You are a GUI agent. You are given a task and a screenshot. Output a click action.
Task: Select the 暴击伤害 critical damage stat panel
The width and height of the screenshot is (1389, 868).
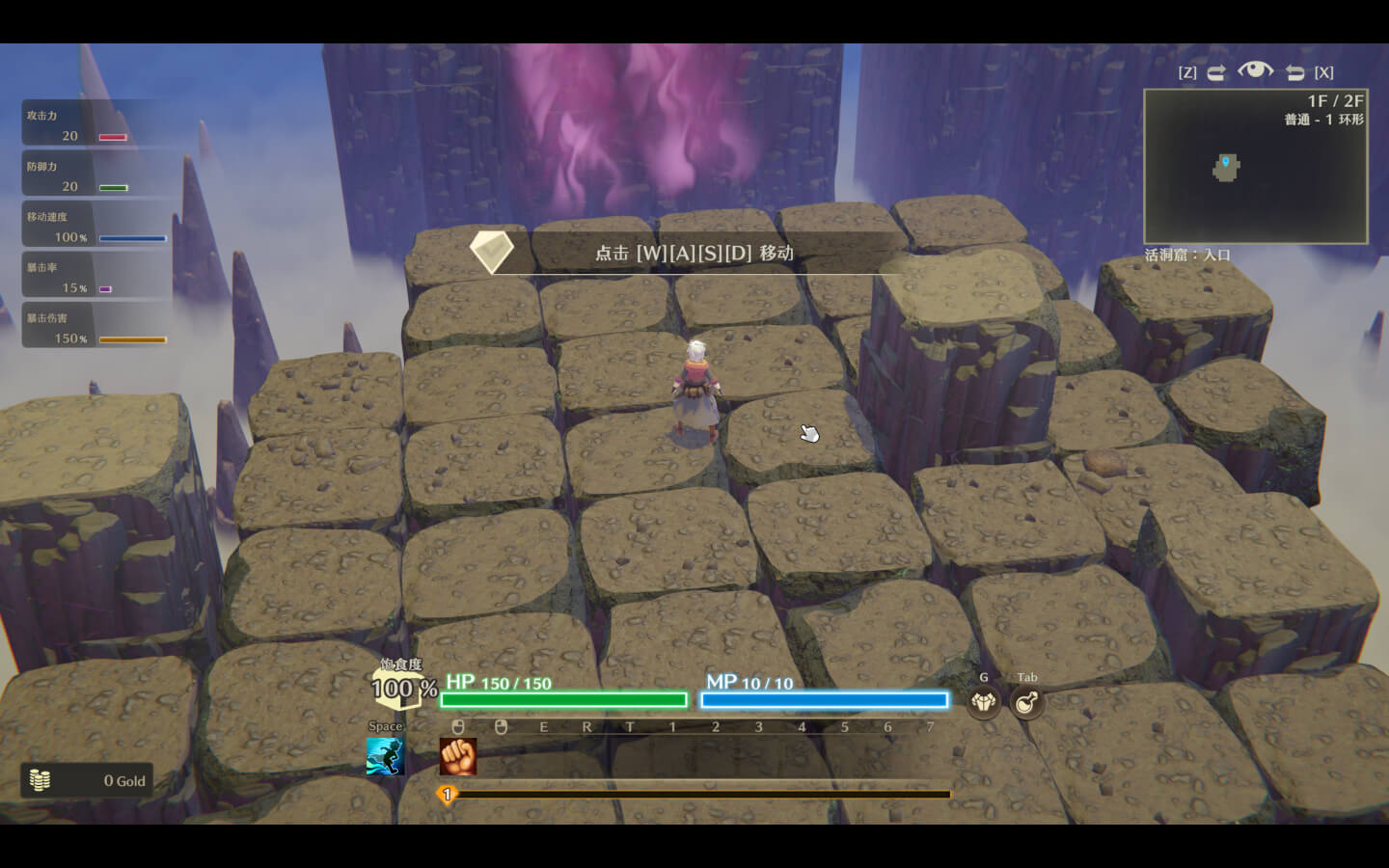pos(95,328)
